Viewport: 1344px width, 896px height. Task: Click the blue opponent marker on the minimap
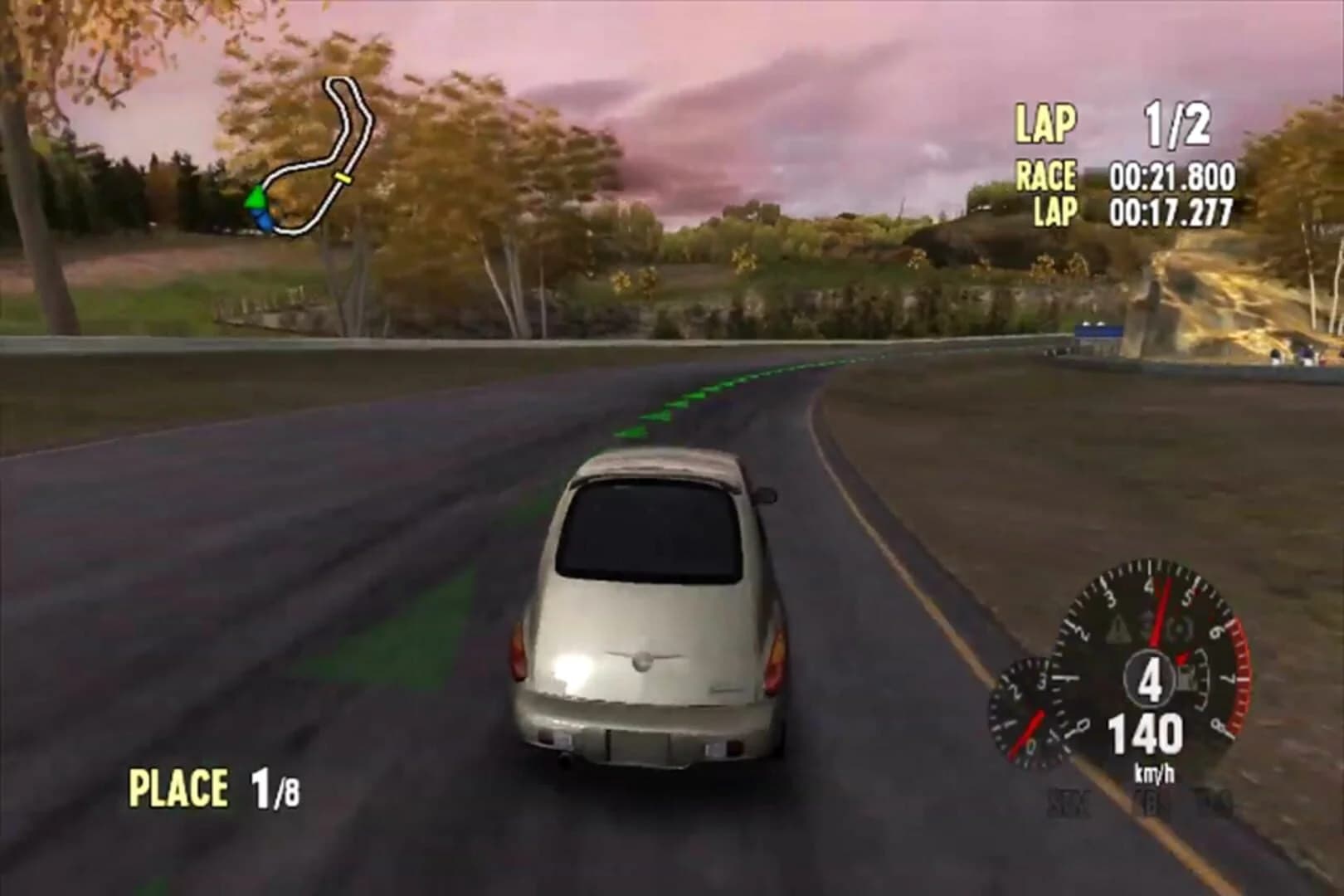click(x=263, y=219)
